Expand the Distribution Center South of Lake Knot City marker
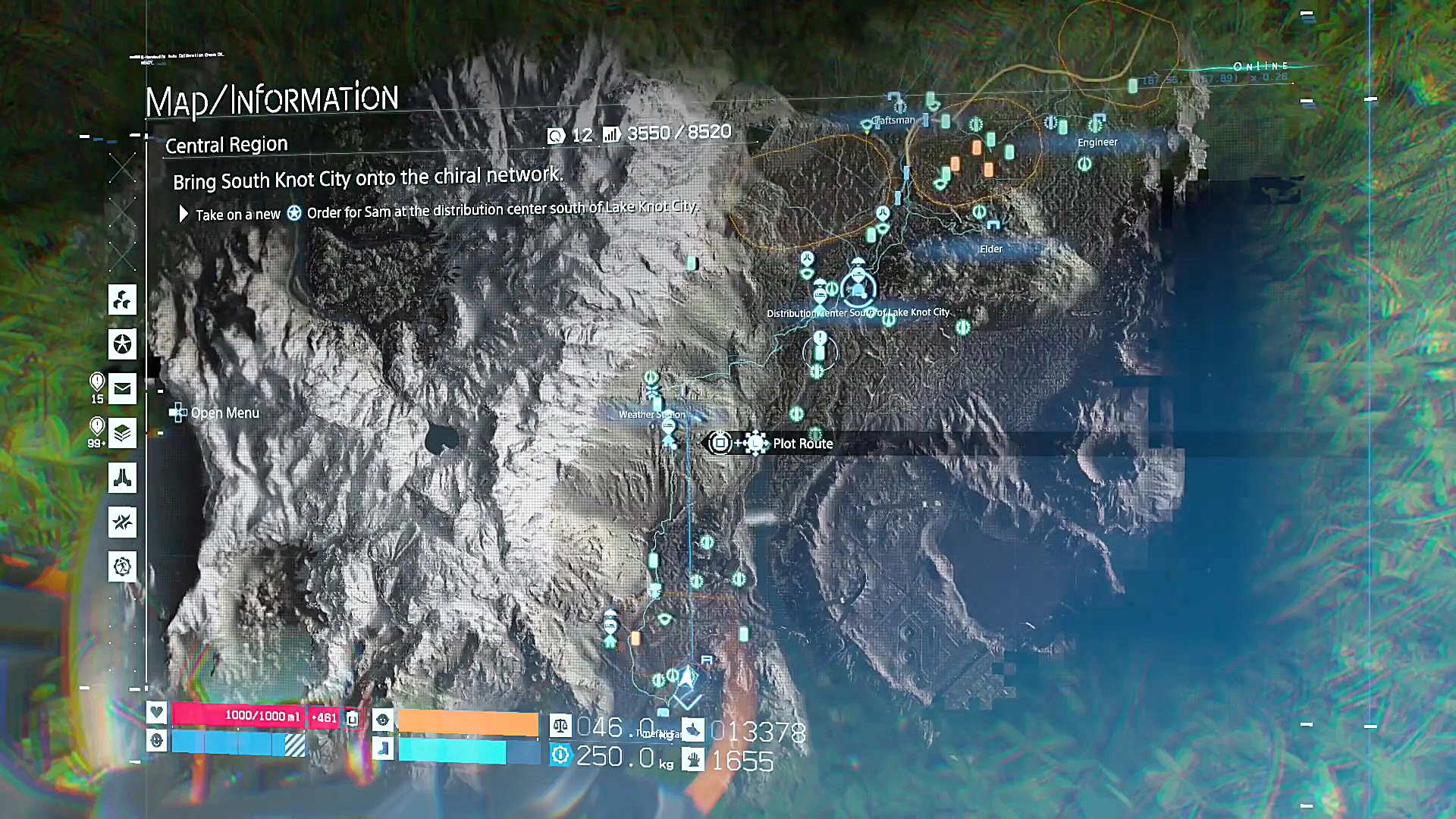This screenshot has width=1456, height=819. click(x=858, y=289)
